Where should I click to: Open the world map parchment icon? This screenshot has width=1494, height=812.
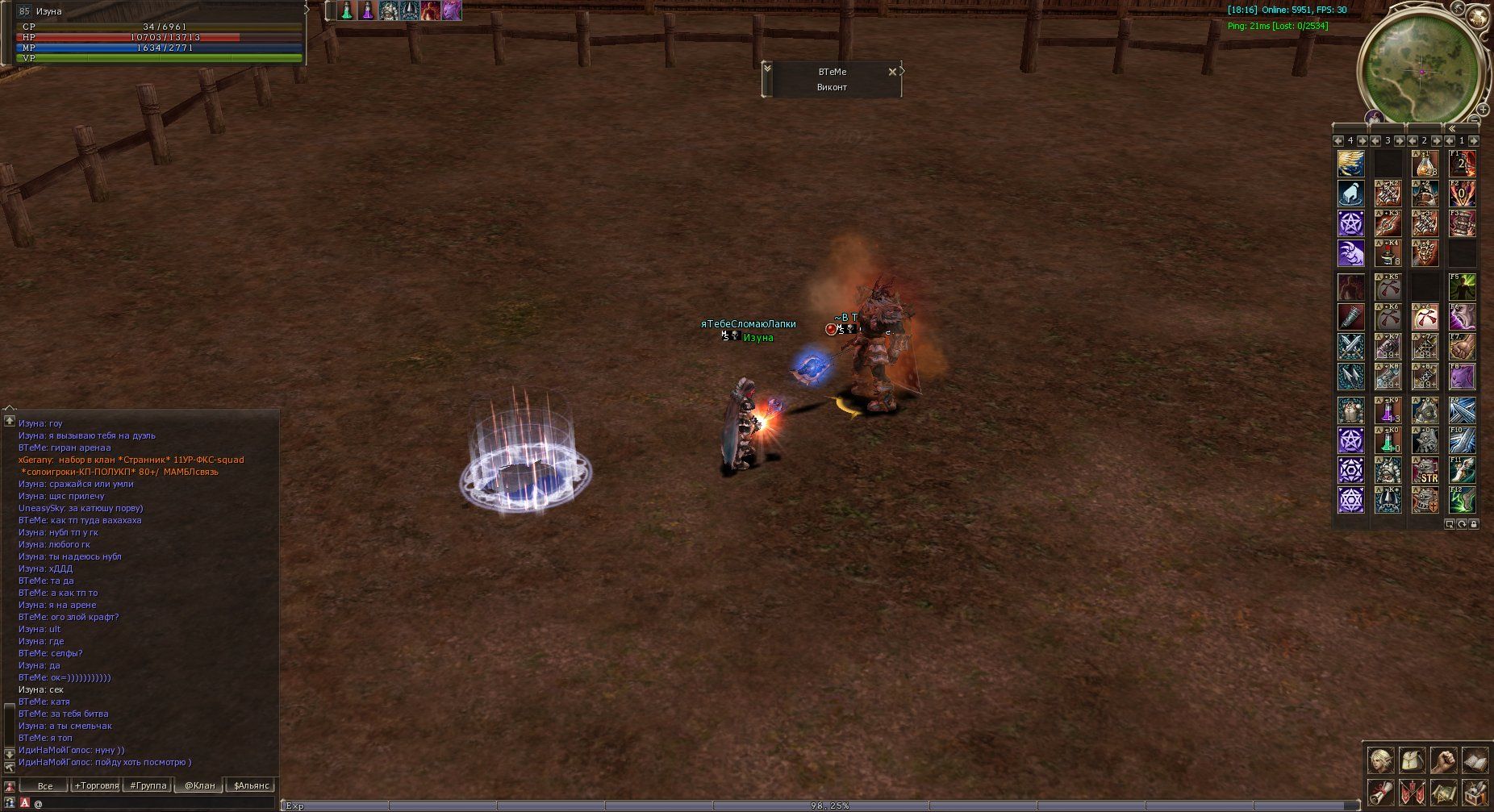coord(1443,791)
